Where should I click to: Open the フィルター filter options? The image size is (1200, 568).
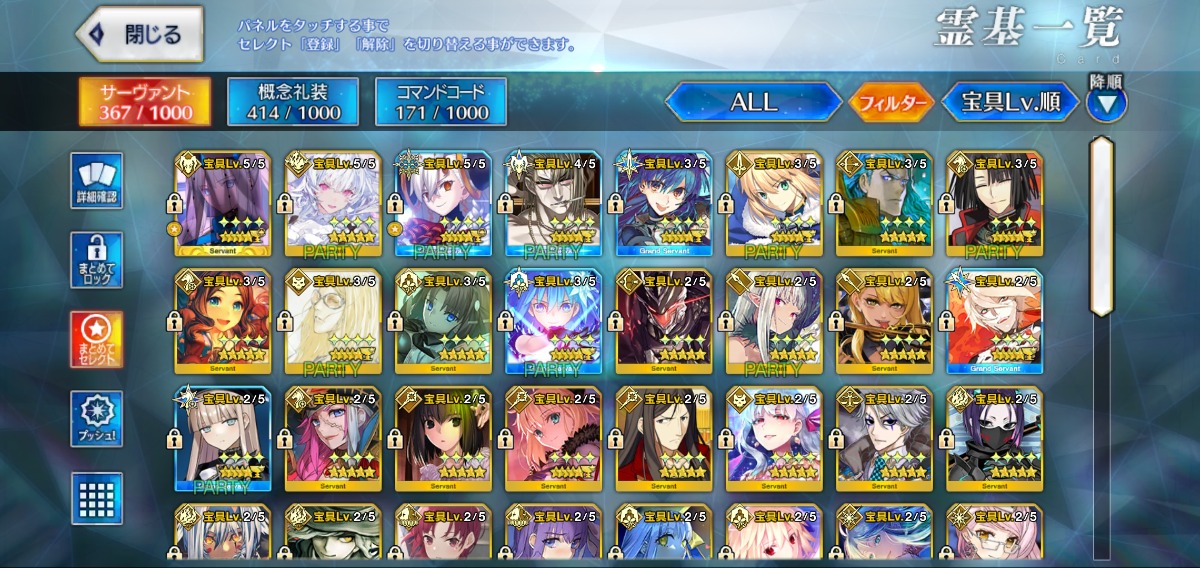(x=892, y=102)
